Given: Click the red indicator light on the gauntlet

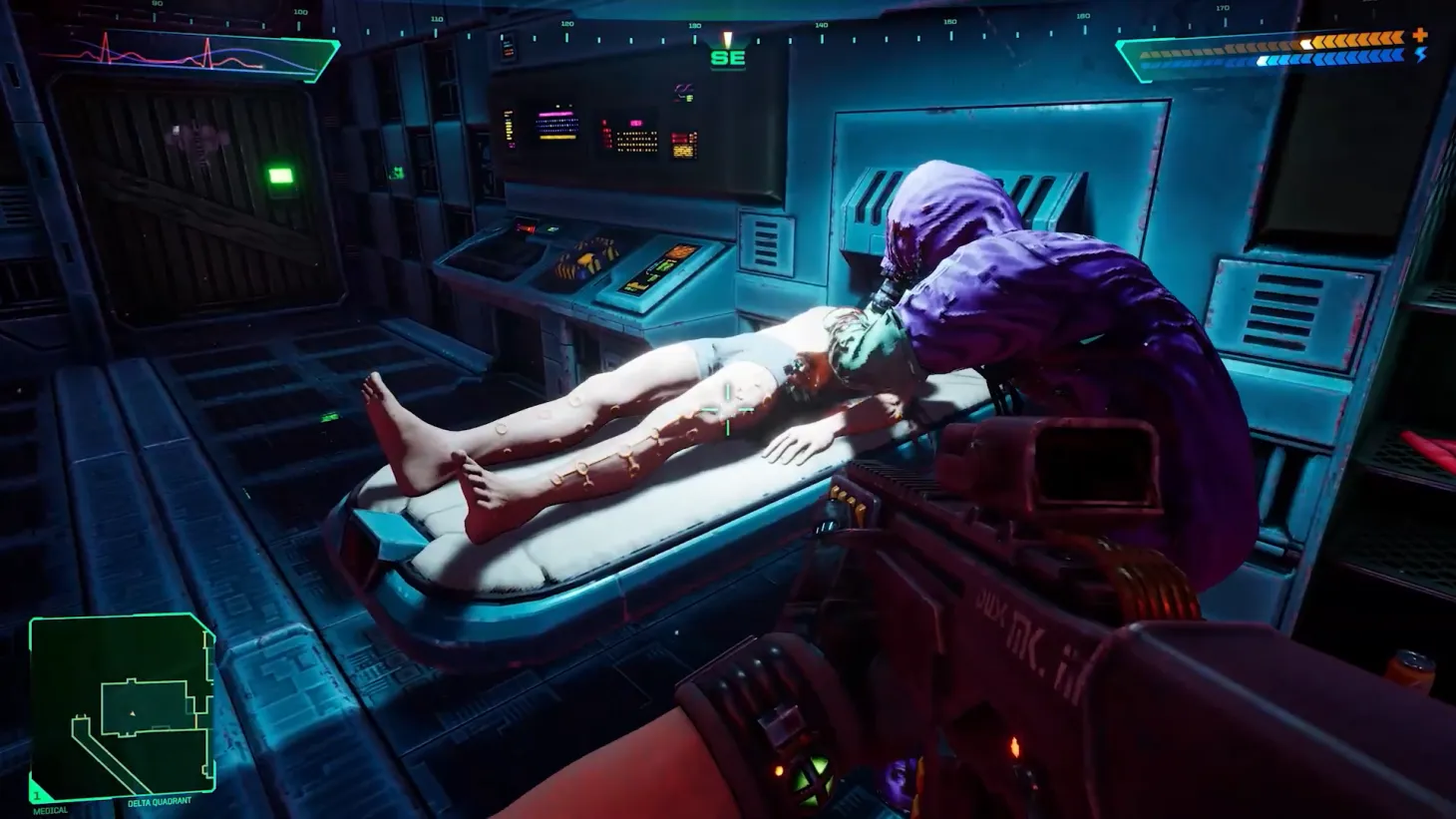Looking at the screenshot, I should [x=780, y=770].
